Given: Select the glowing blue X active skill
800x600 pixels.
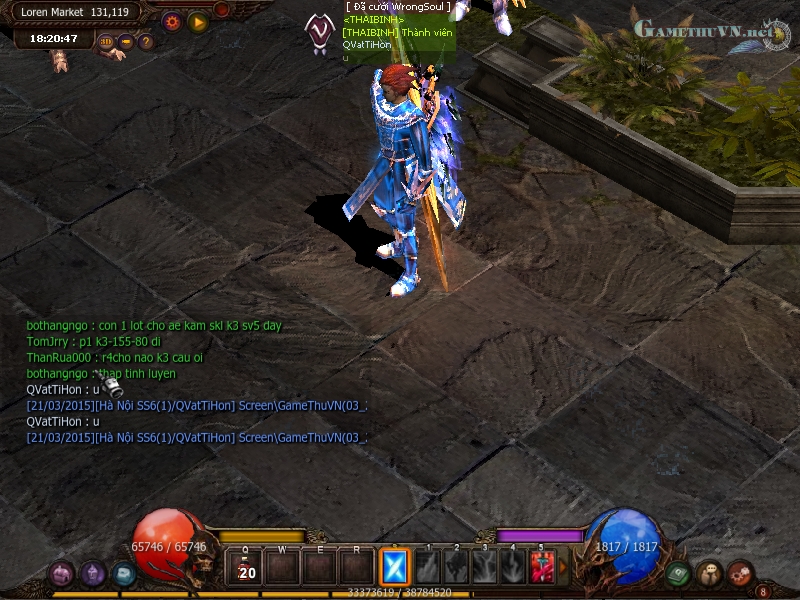Looking at the screenshot, I should click(x=393, y=567).
